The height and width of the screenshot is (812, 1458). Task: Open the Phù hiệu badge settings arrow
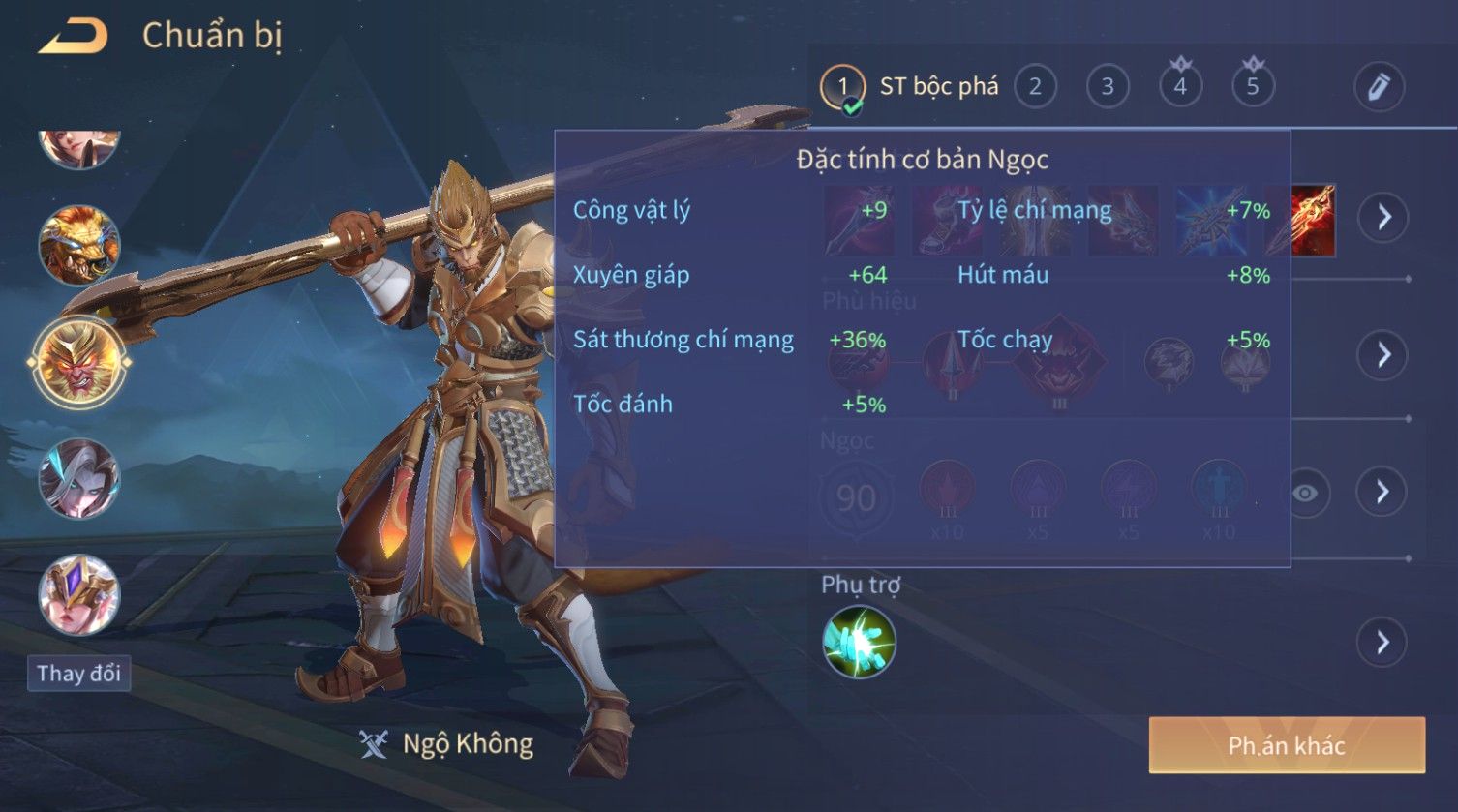point(1382,354)
